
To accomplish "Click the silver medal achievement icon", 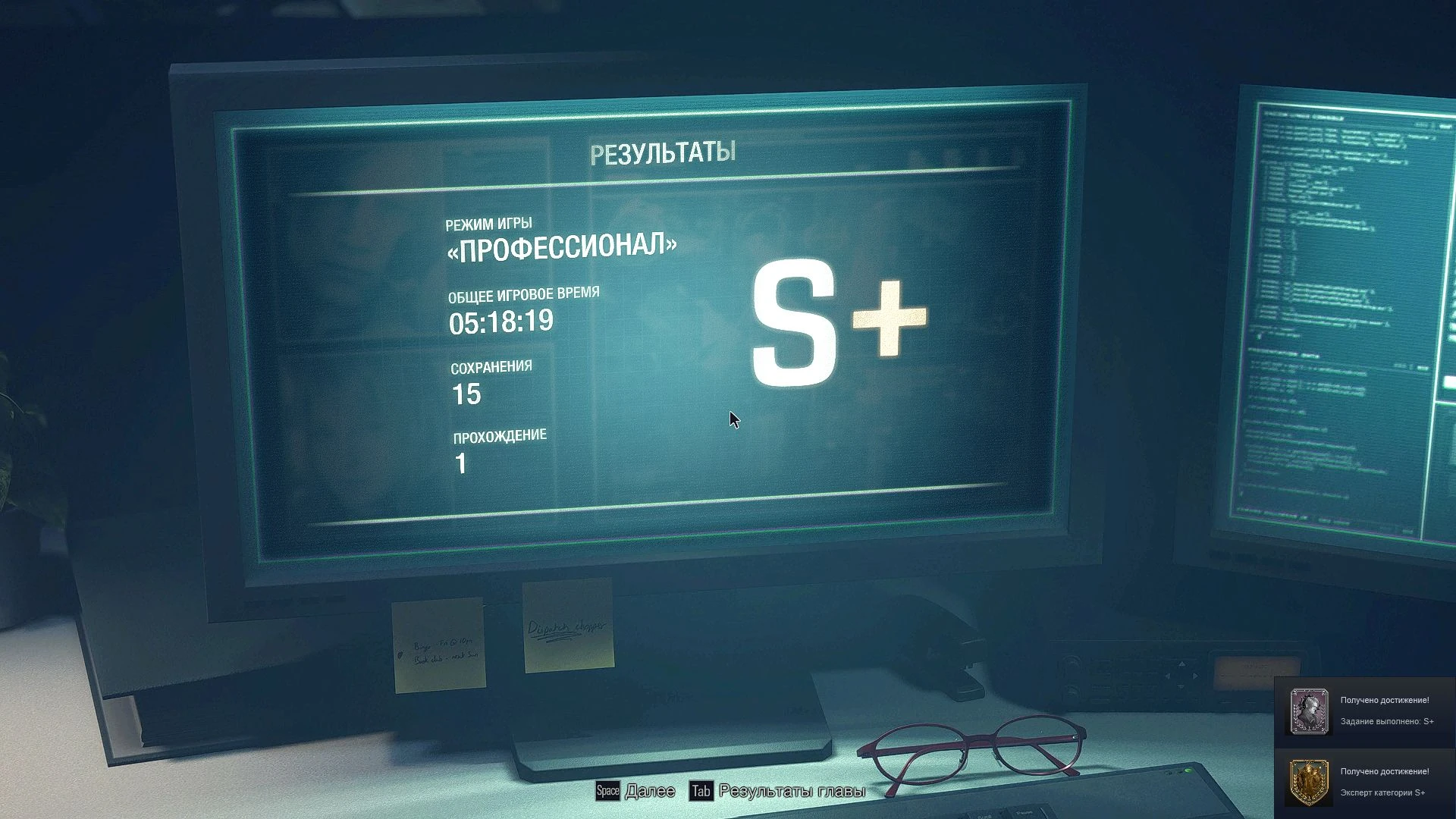I will [x=1309, y=713].
